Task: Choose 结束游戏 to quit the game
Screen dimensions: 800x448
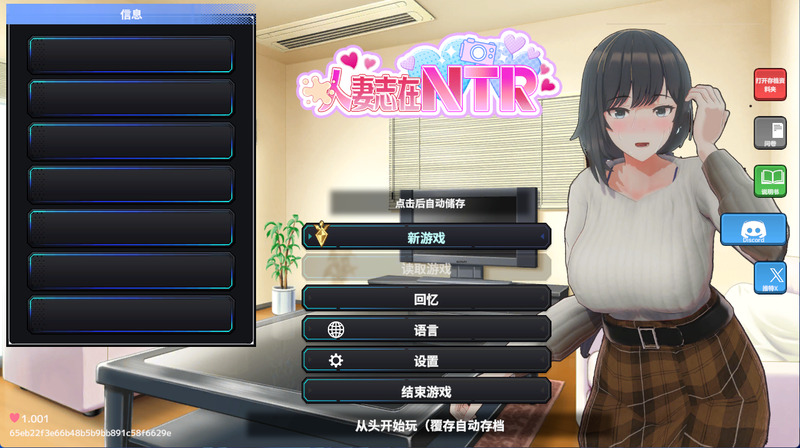Action: 426,391
